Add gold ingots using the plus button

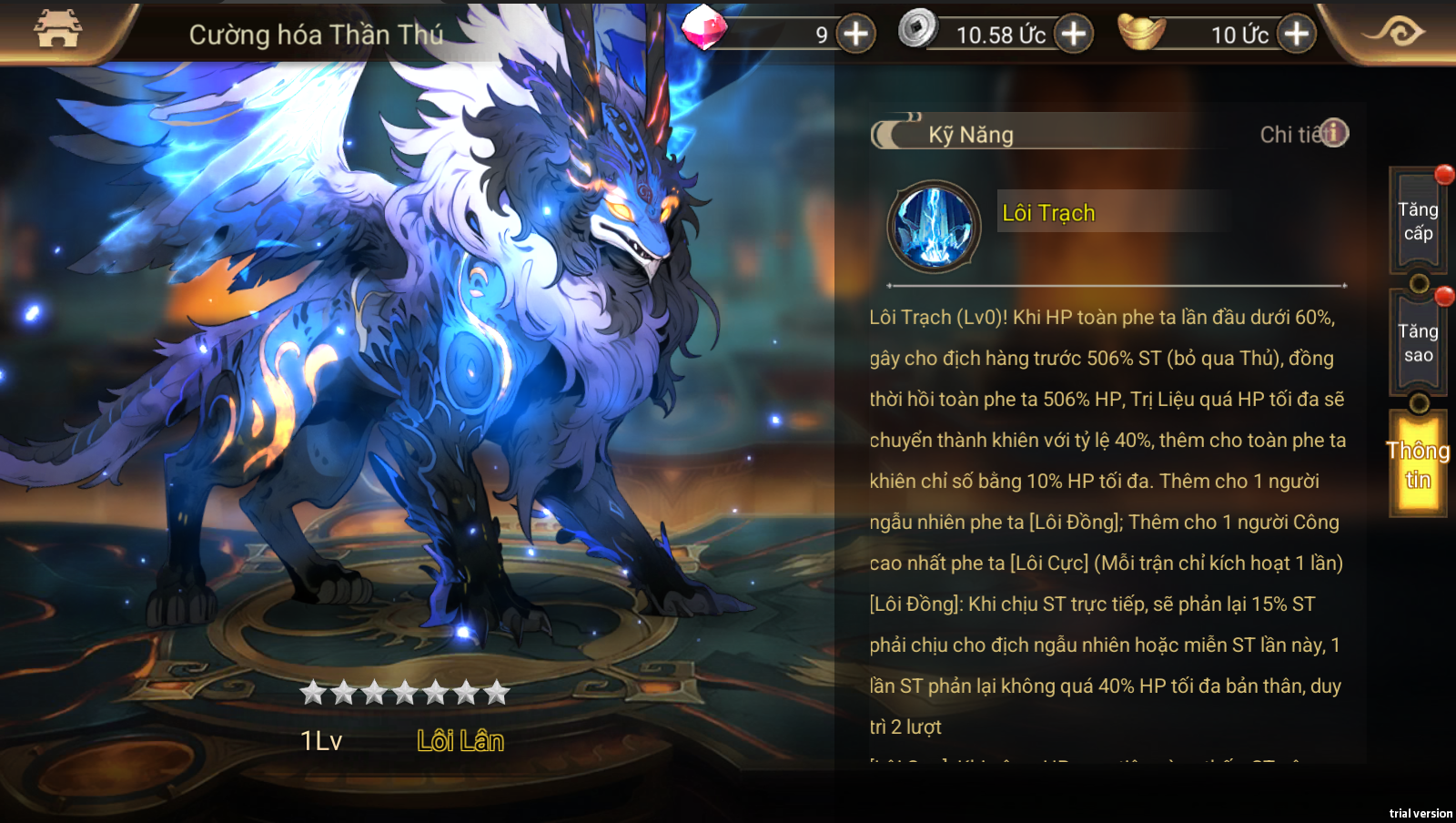[1296, 35]
